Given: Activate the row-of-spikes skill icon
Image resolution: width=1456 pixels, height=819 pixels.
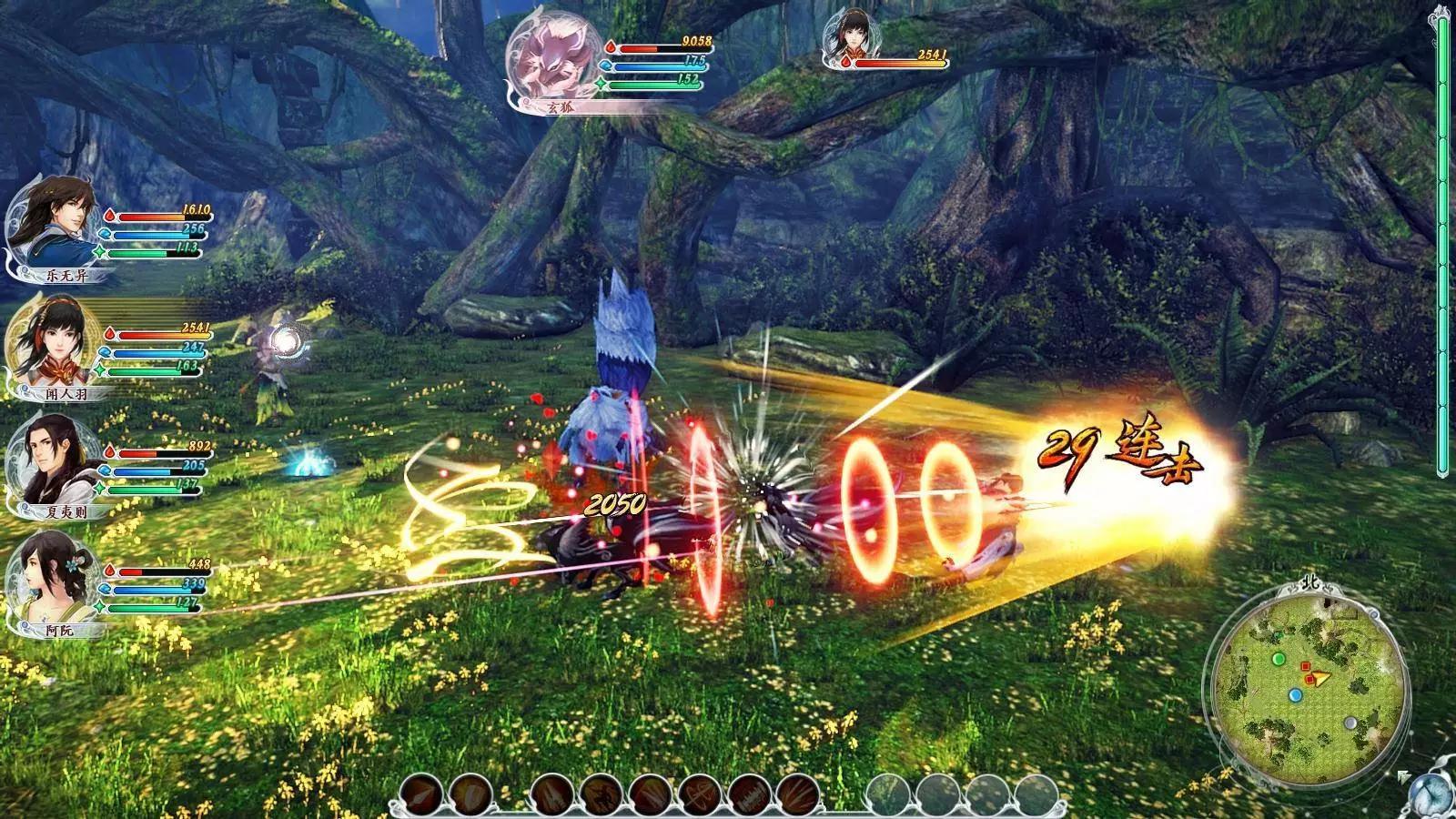Looking at the screenshot, I should pos(750,795).
